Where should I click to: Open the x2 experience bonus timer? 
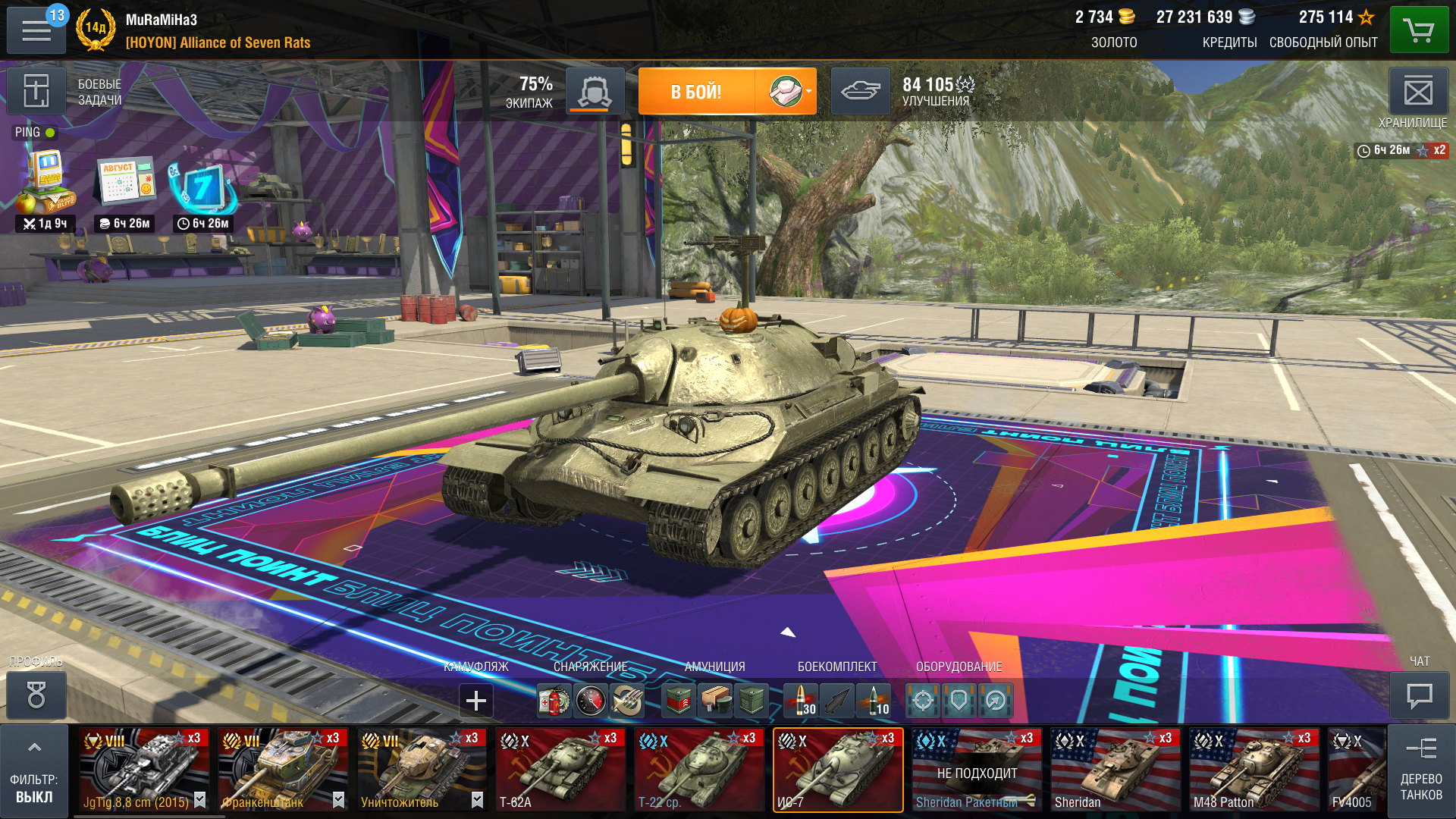(1402, 150)
